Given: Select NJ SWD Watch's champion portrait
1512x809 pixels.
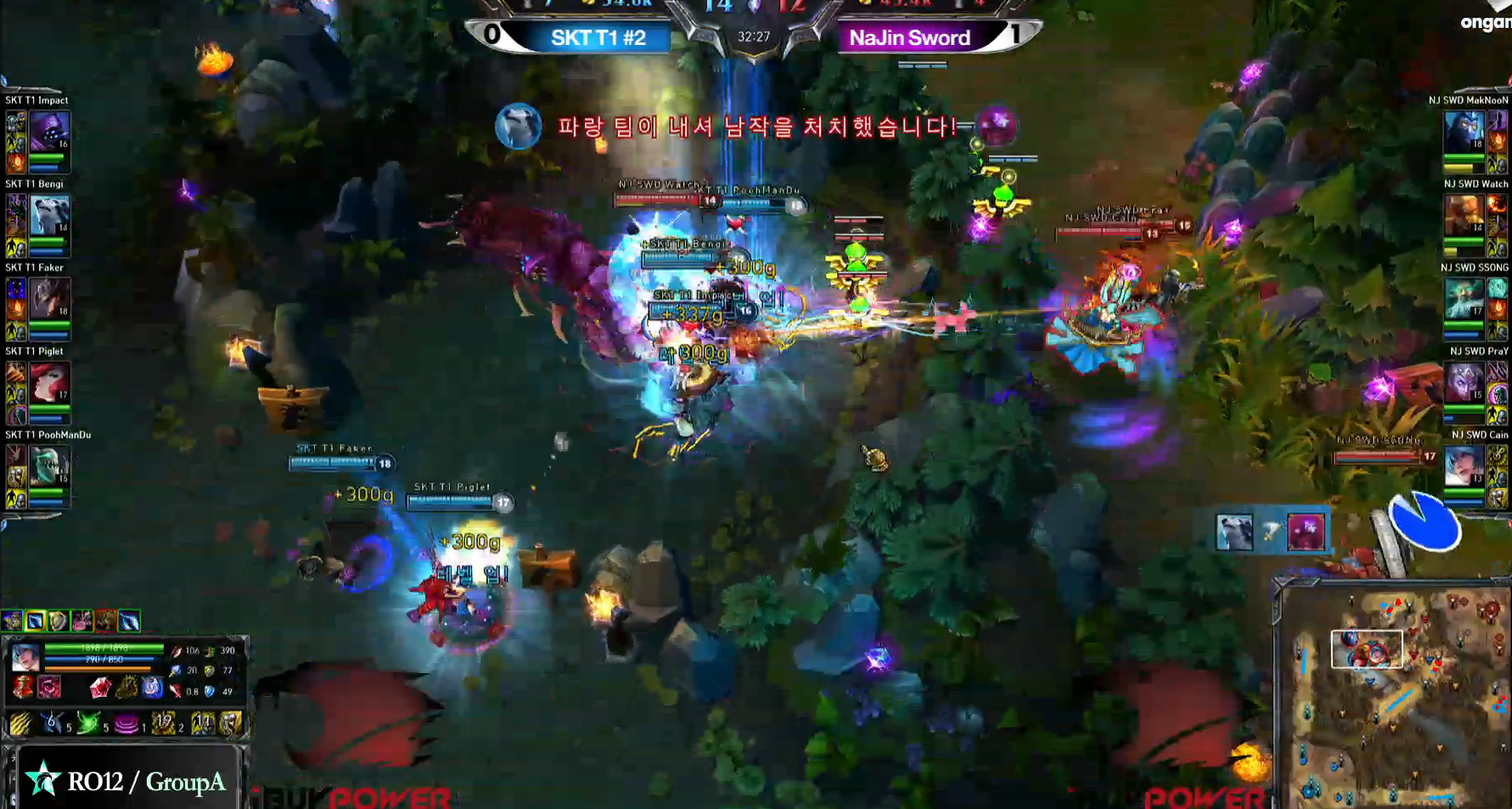Looking at the screenshot, I should (x=1464, y=215).
